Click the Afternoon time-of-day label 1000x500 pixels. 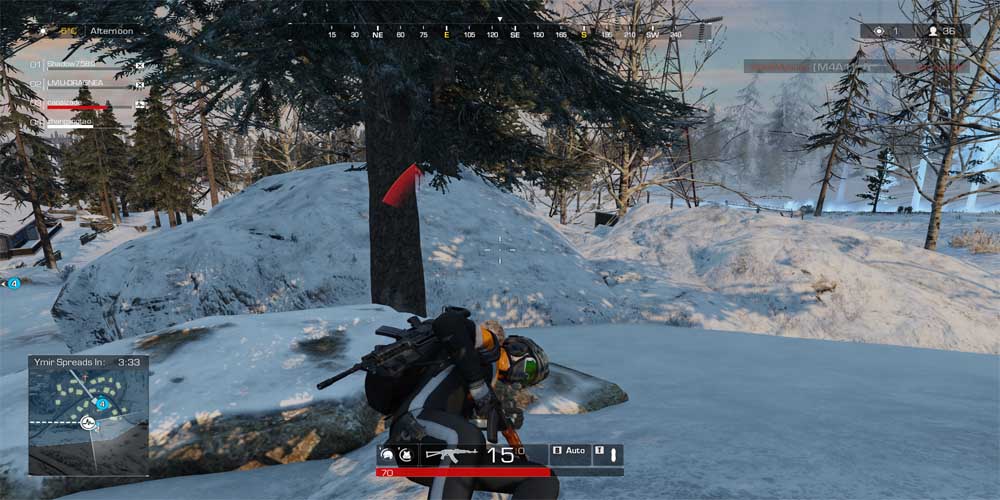click(x=111, y=31)
